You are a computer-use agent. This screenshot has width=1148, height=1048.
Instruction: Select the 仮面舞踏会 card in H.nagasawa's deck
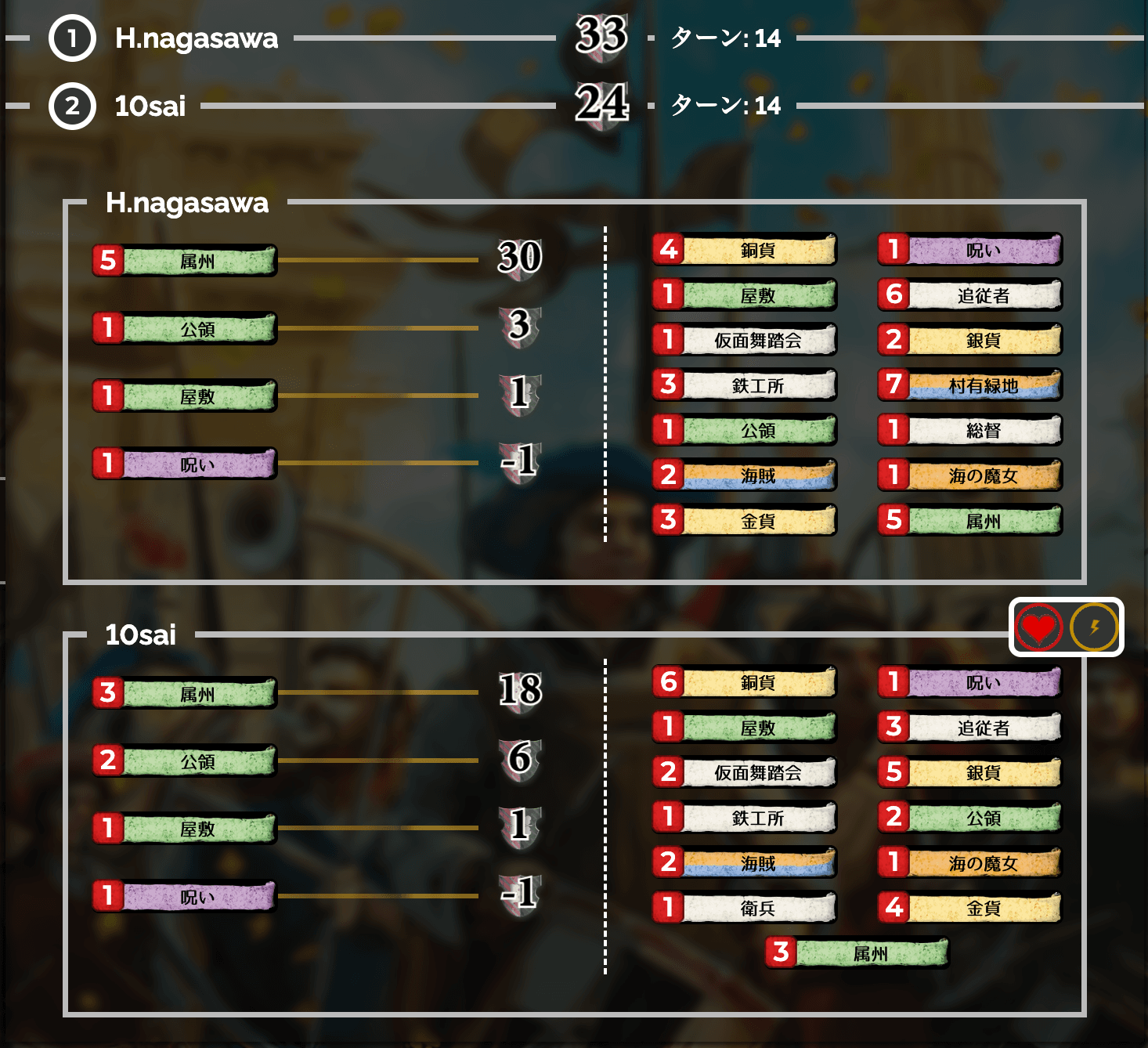(x=745, y=340)
